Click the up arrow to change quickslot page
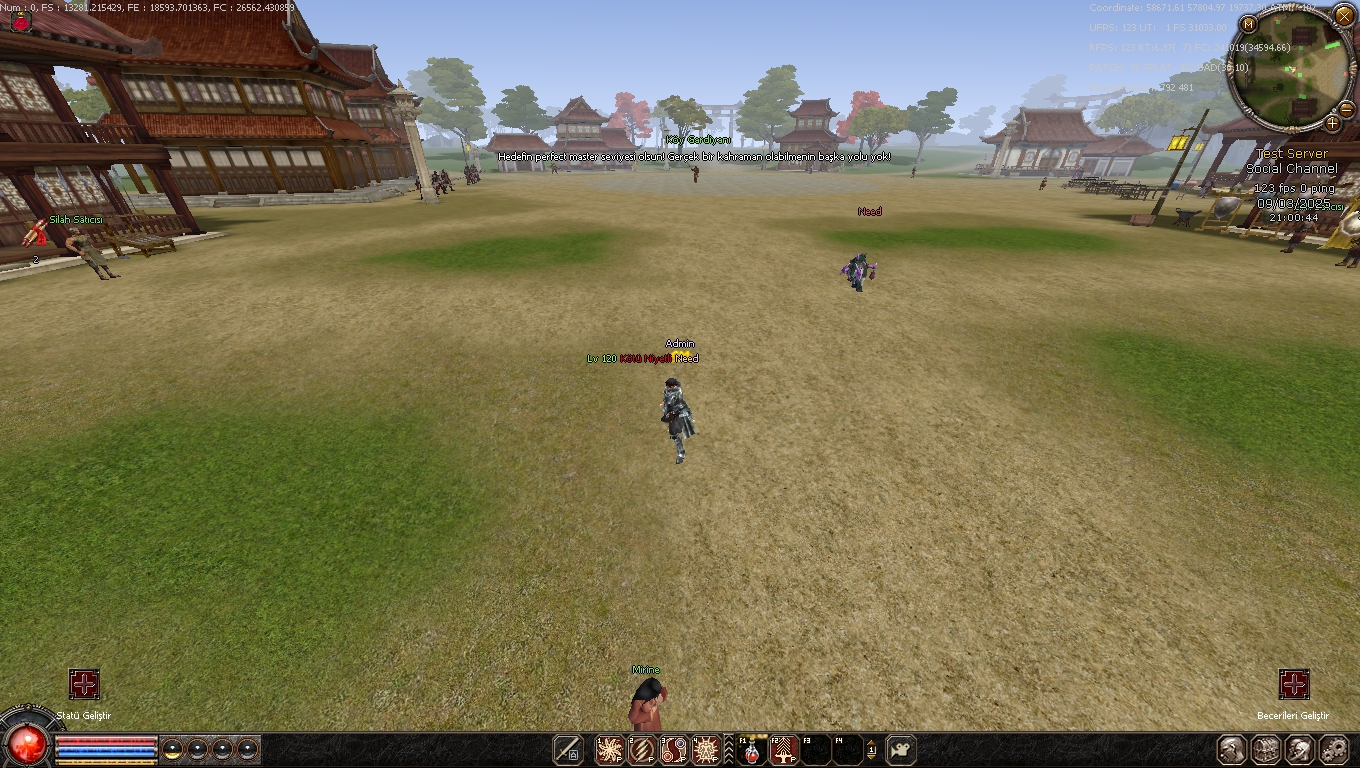 (x=872, y=742)
